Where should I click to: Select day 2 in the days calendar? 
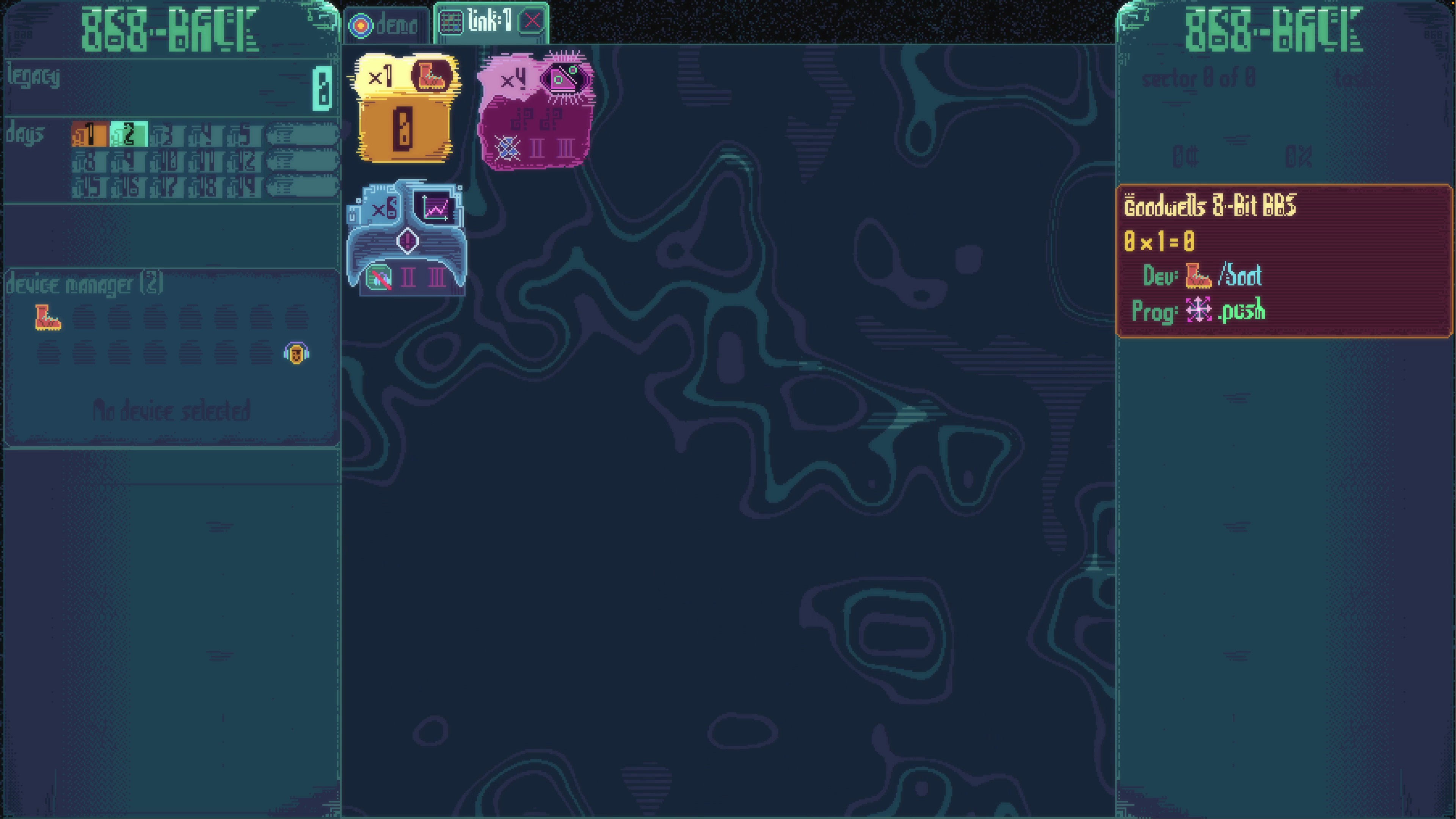(129, 134)
